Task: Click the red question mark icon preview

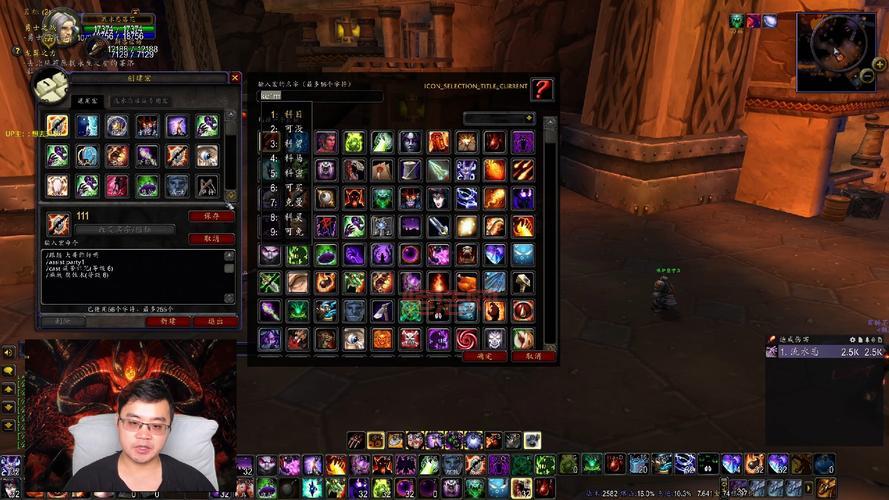Action: 541,89
